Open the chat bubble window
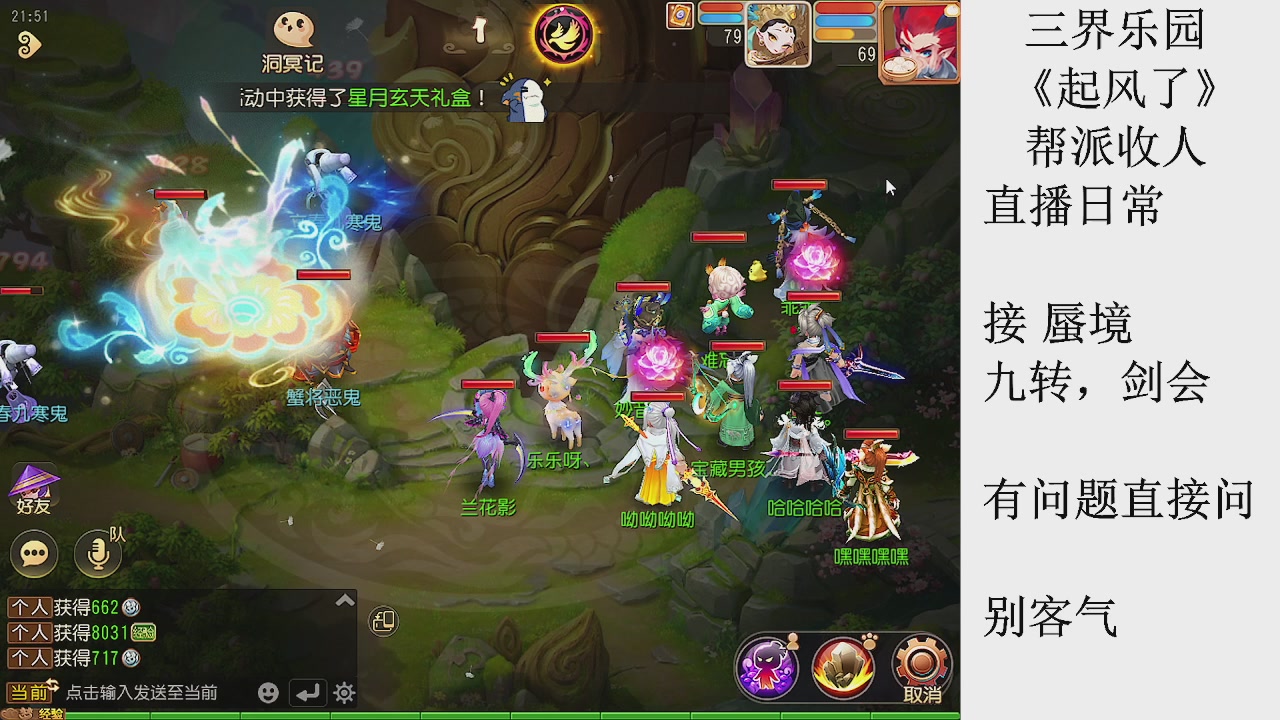Viewport: 1280px width, 720px height. (x=33, y=553)
